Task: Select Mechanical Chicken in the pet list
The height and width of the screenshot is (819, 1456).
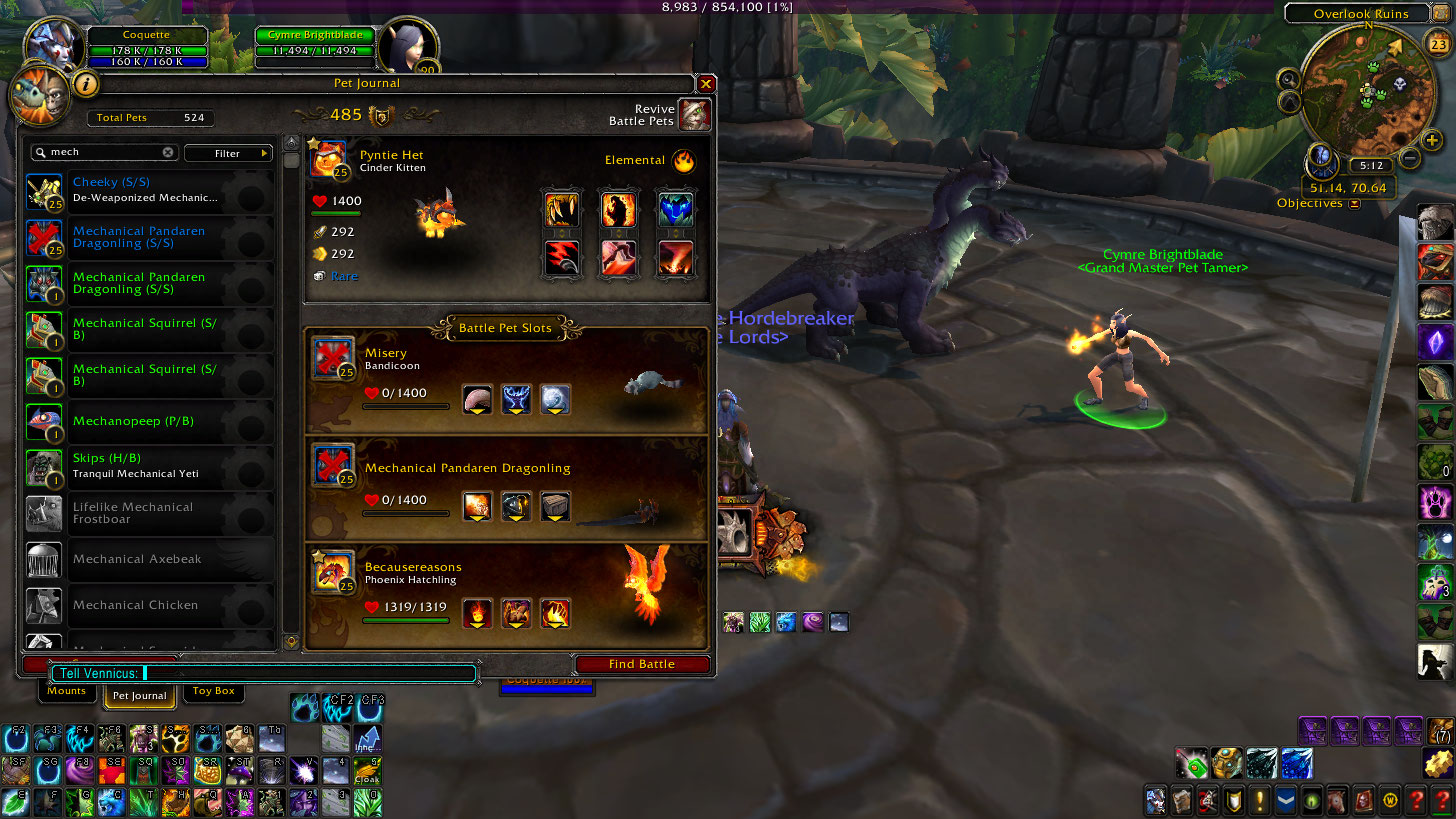Action: tap(148, 605)
